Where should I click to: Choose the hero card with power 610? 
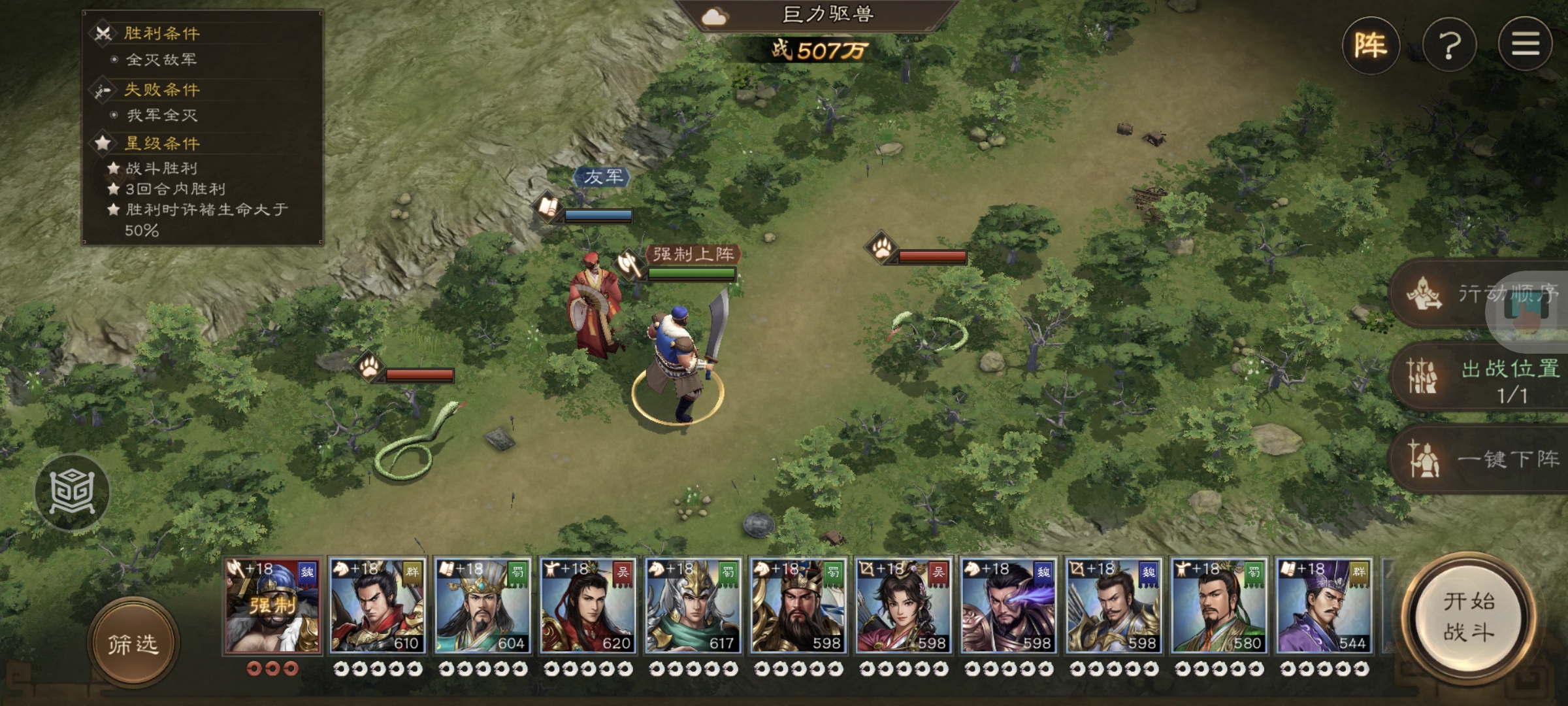(x=378, y=605)
